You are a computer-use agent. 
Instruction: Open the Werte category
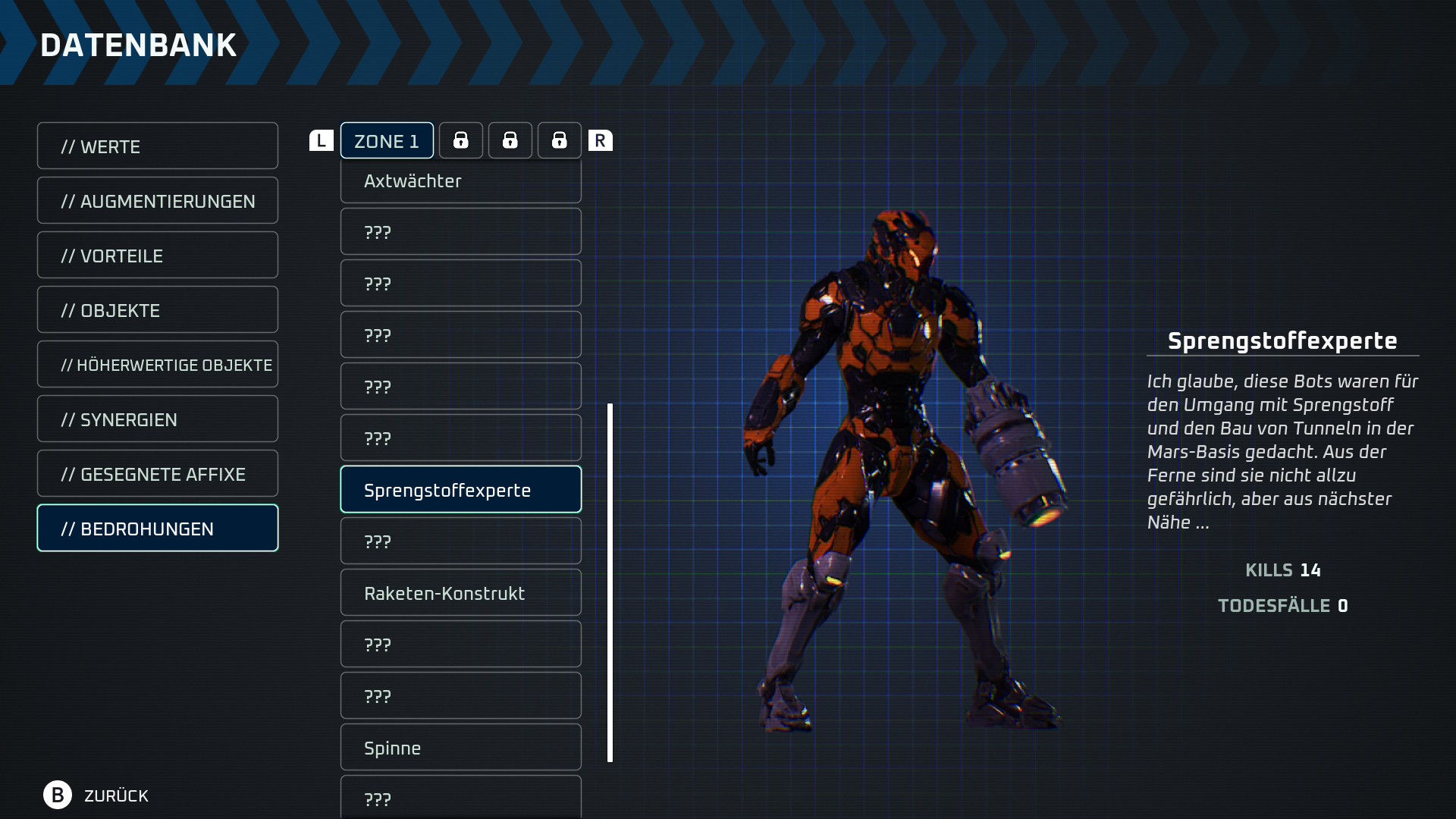(x=157, y=146)
